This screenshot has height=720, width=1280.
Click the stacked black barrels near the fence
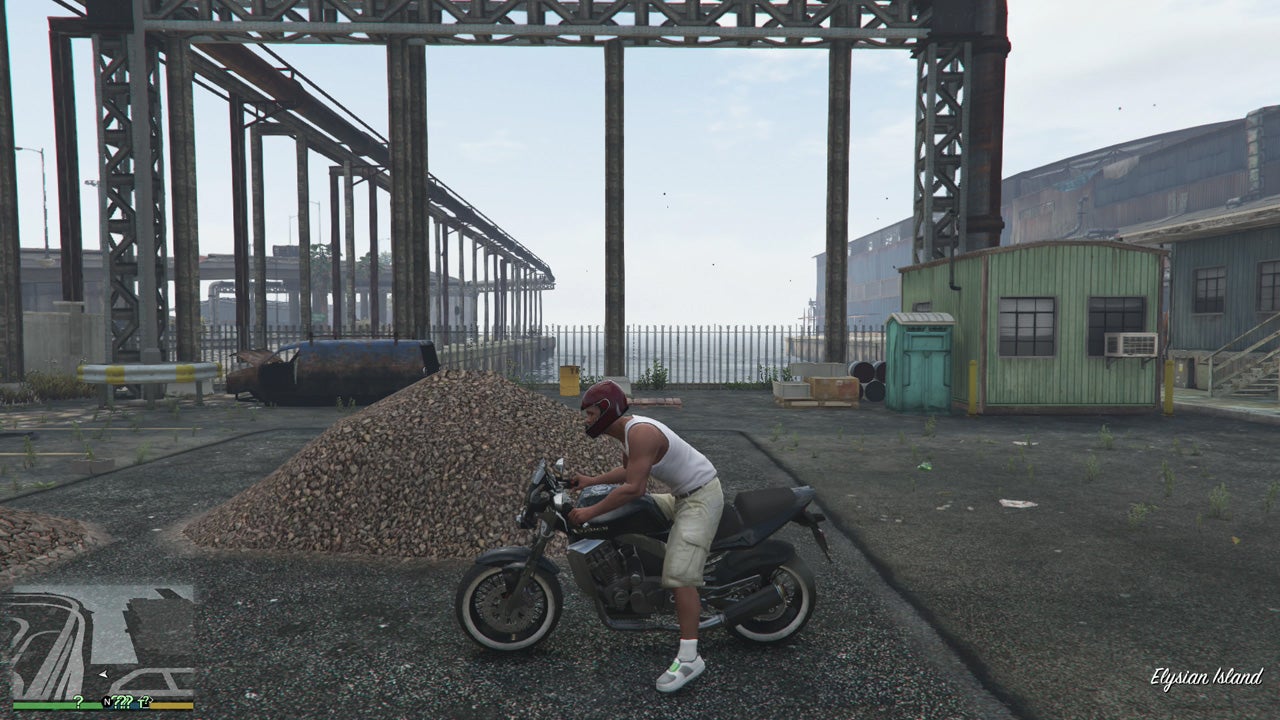(868, 374)
